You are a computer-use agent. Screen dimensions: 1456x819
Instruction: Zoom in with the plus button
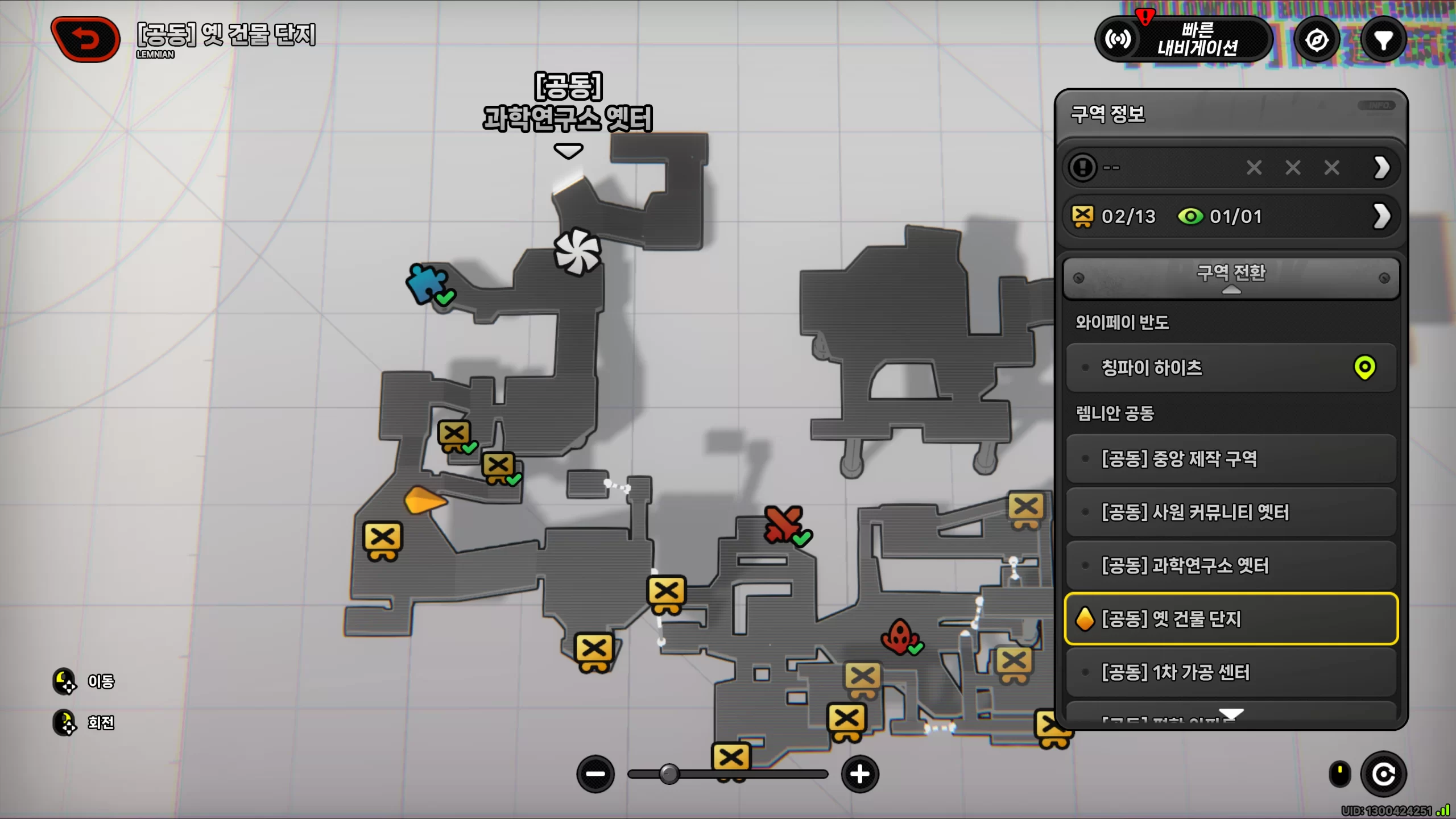pos(859,774)
